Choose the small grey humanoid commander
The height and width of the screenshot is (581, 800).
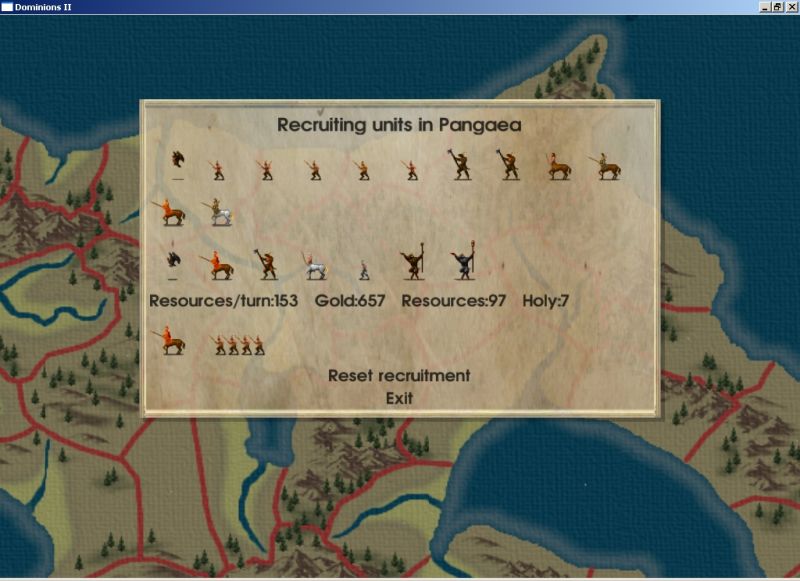(x=364, y=269)
